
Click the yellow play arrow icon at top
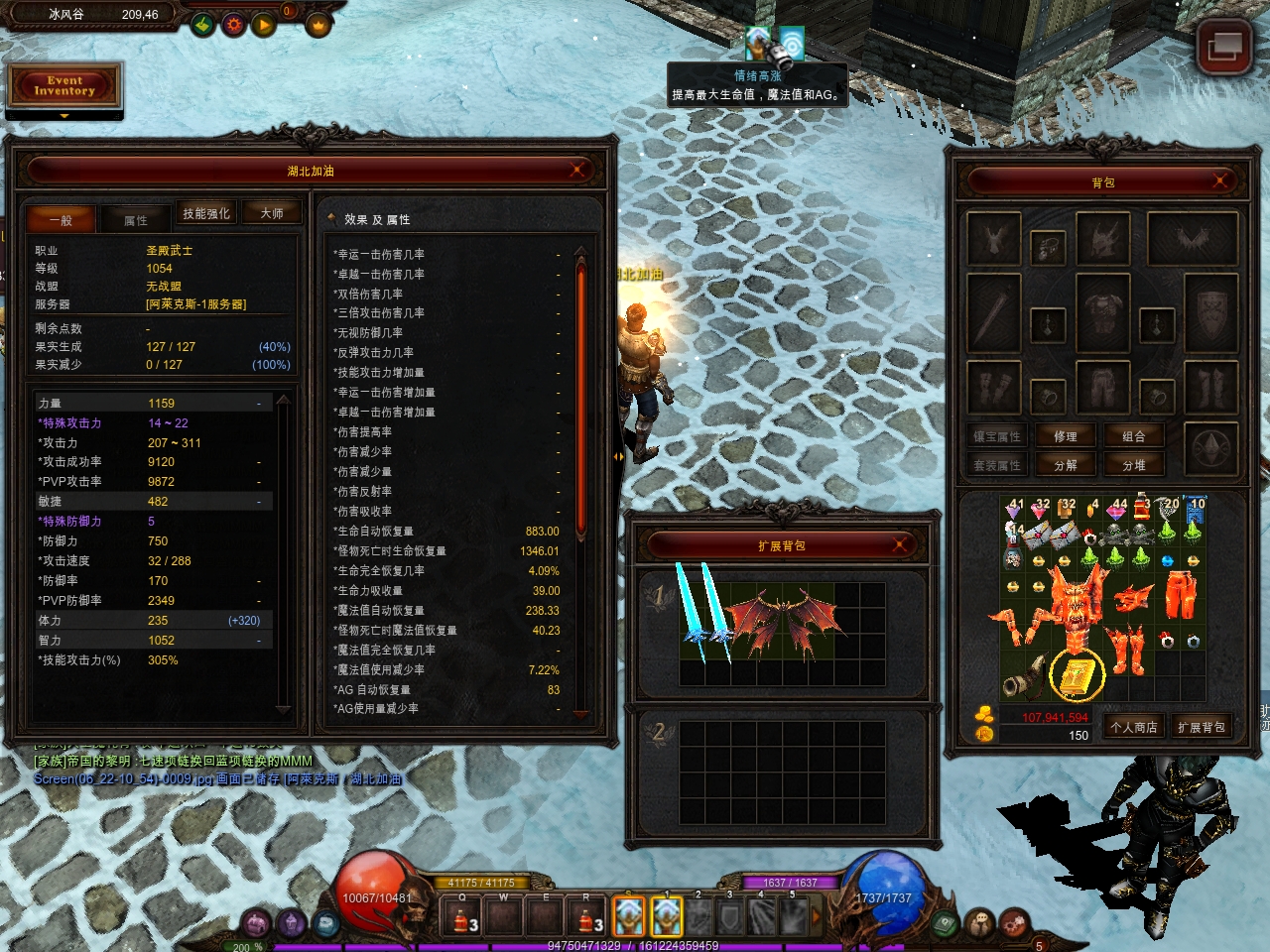264,24
